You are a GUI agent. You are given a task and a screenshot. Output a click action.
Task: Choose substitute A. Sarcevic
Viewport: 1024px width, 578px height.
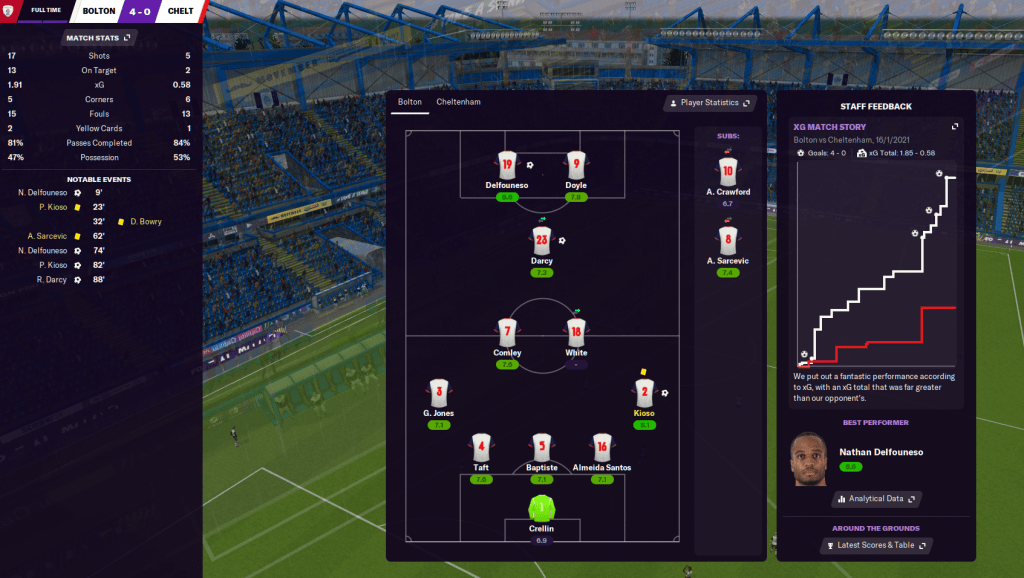tap(727, 241)
